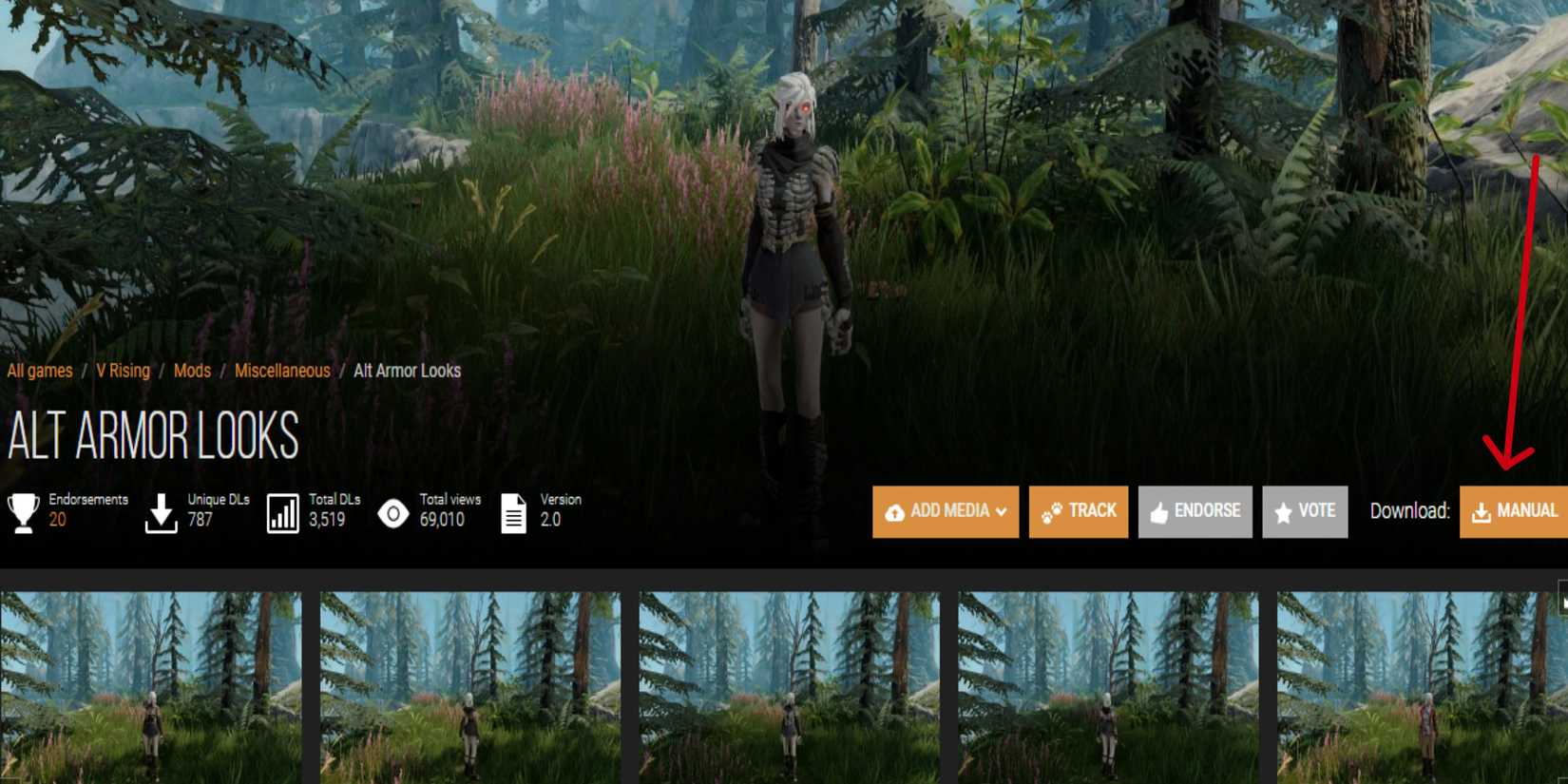Go to All games via breadcrumb
The height and width of the screenshot is (784, 1568).
(x=38, y=371)
